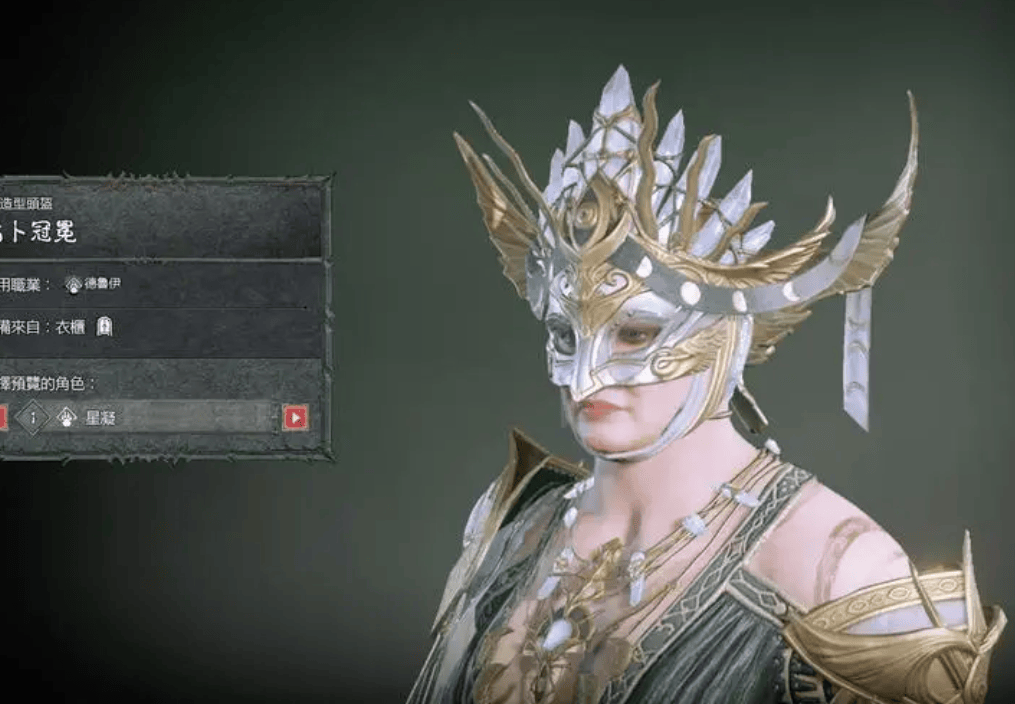The width and height of the screenshot is (1015, 704).
Task: Click the red right arrow for next preview character
Action: [295, 417]
